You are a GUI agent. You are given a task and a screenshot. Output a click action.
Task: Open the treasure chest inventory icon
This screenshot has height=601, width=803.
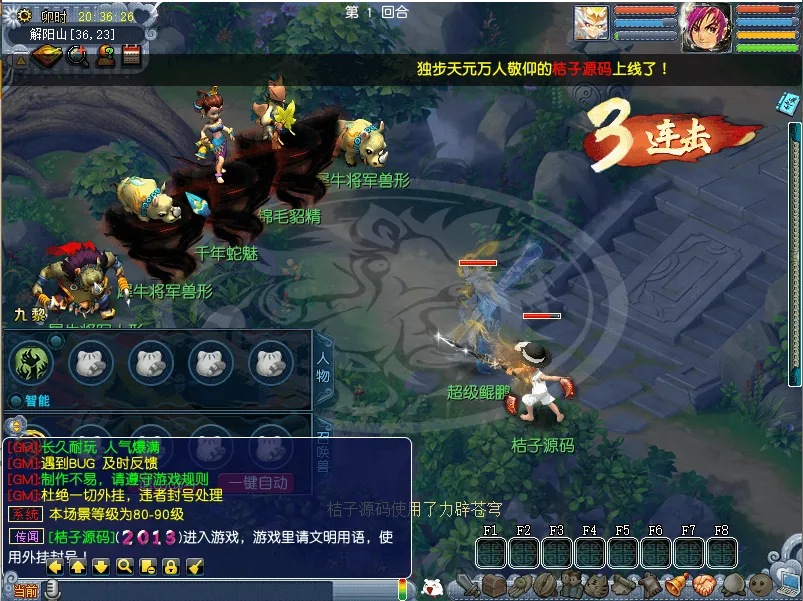pyautogui.click(x=493, y=586)
